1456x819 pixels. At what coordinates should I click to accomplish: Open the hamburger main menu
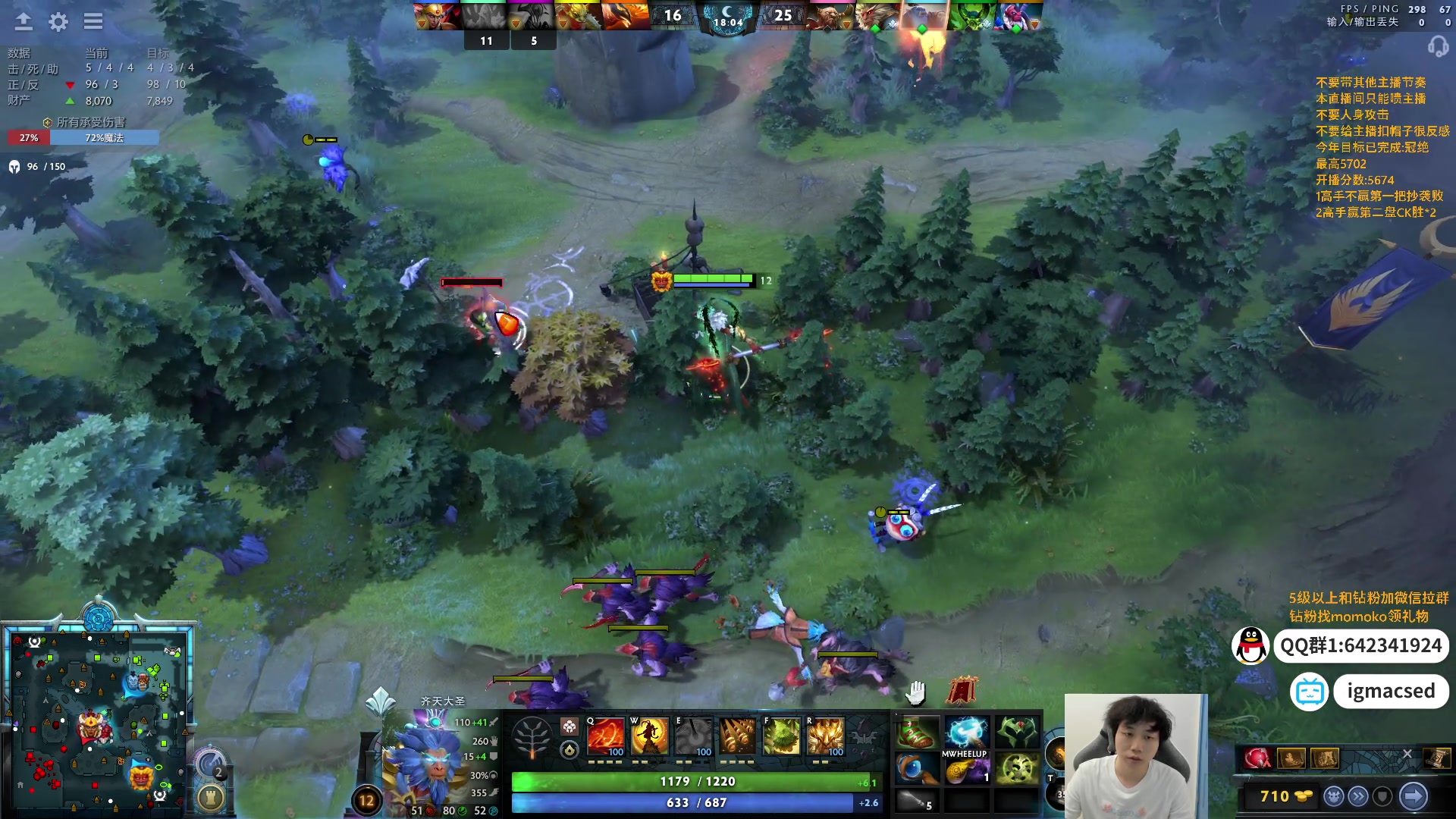coord(93,21)
